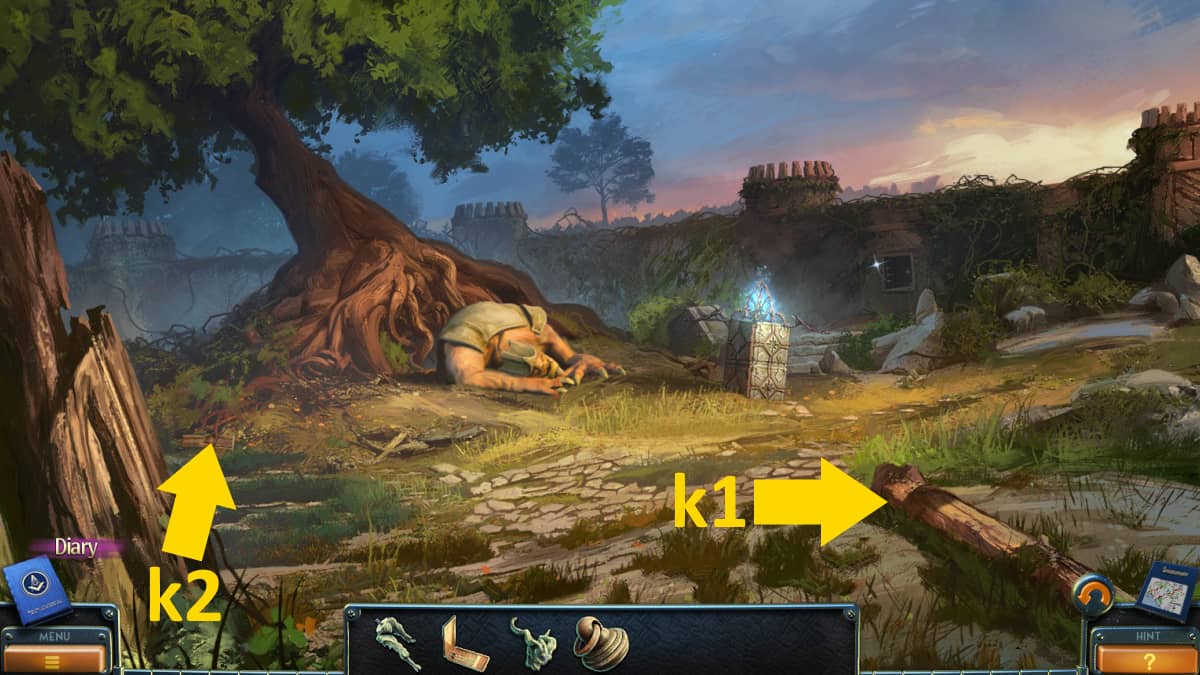This screenshot has width=1200, height=675.
Task: Click the orange circular arrow button
Action: click(1092, 597)
